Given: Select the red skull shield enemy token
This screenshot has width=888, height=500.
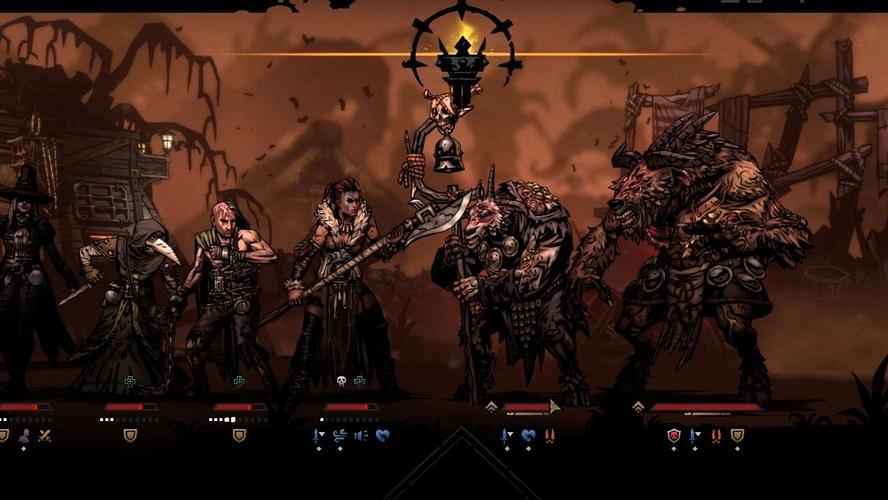Looking at the screenshot, I should click(x=674, y=435).
